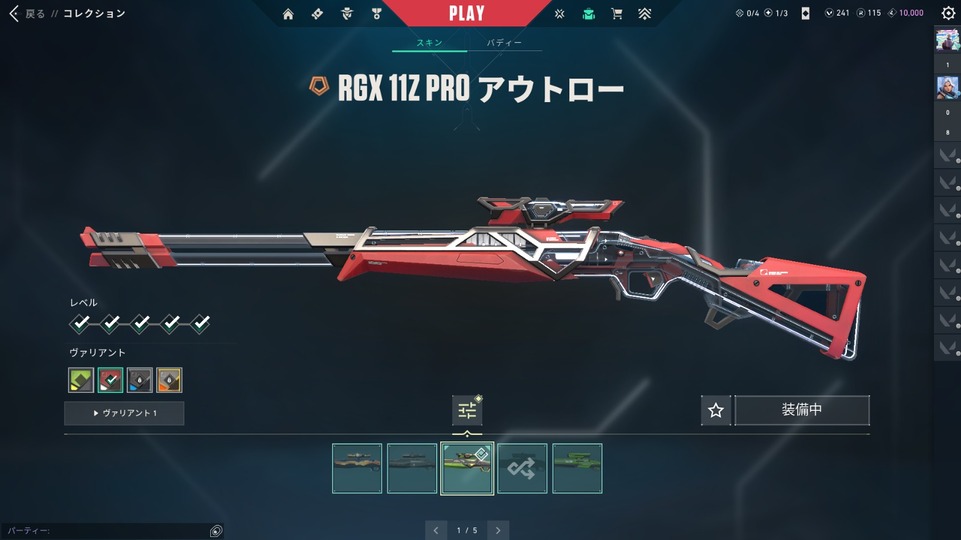This screenshot has width=961, height=540.
Task: Open the player avatar in the social sidebar
Action: [x=947, y=41]
